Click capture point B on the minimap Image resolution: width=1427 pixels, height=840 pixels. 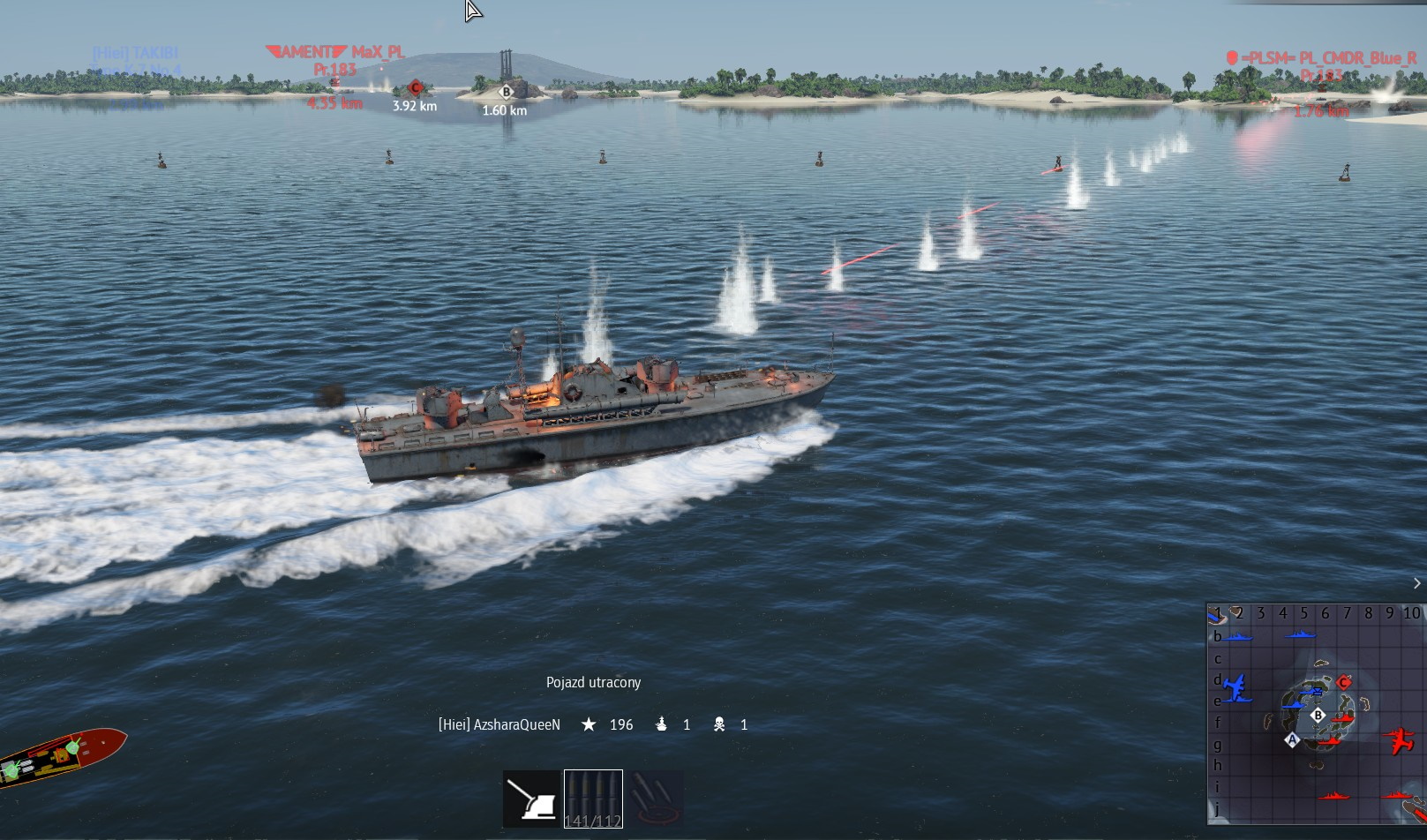[x=1318, y=716]
